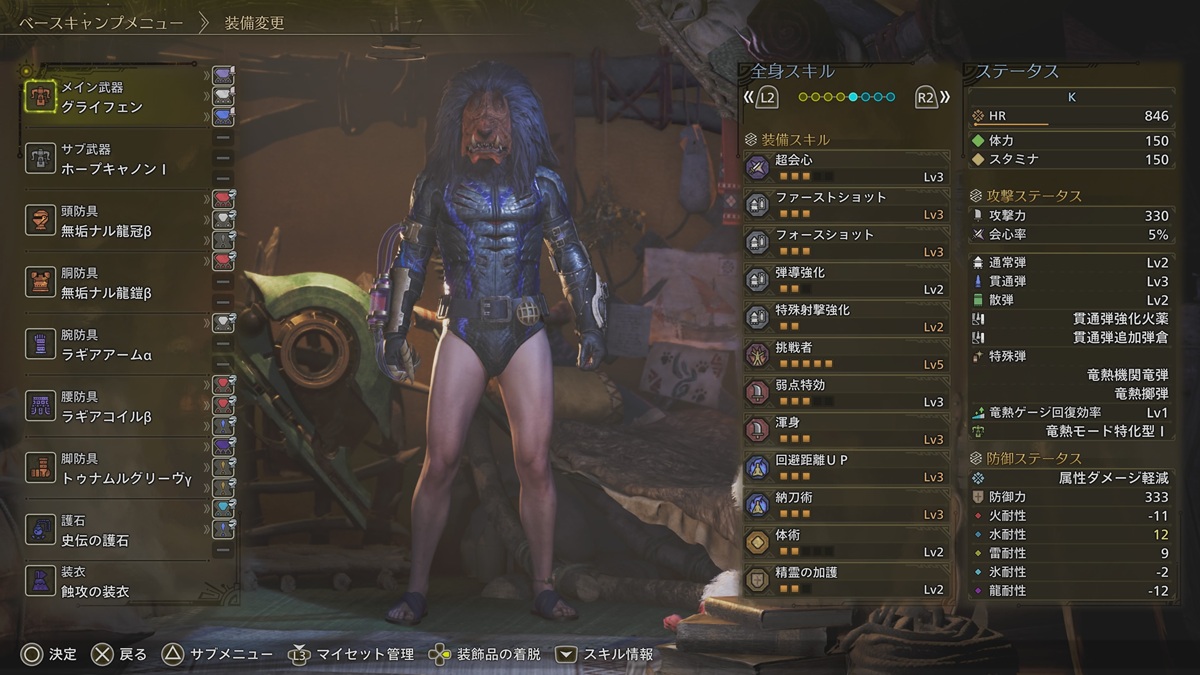Click the ファーストショット skill entry

click(x=846, y=206)
